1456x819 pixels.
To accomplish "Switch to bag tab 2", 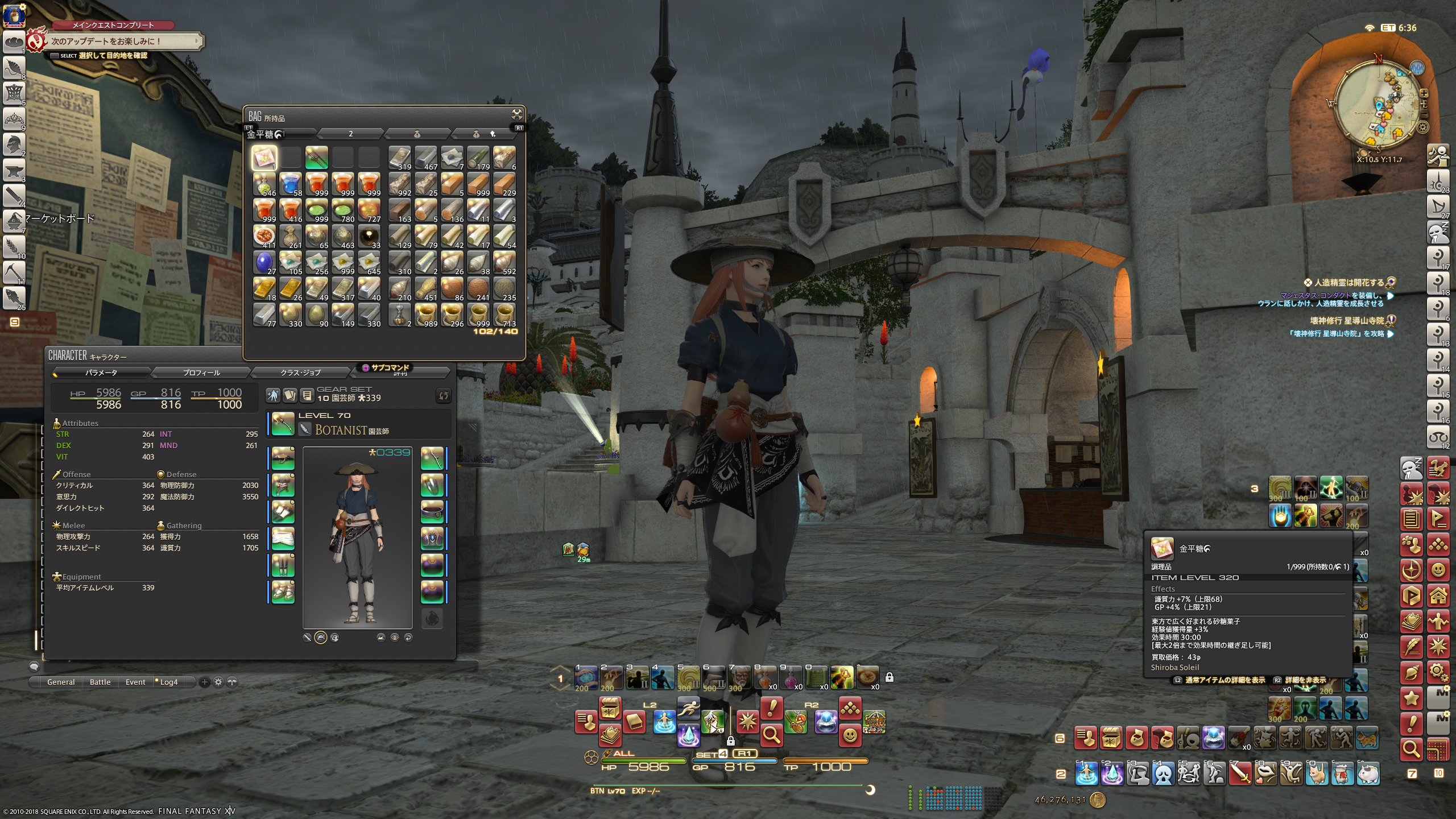I will [350, 134].
